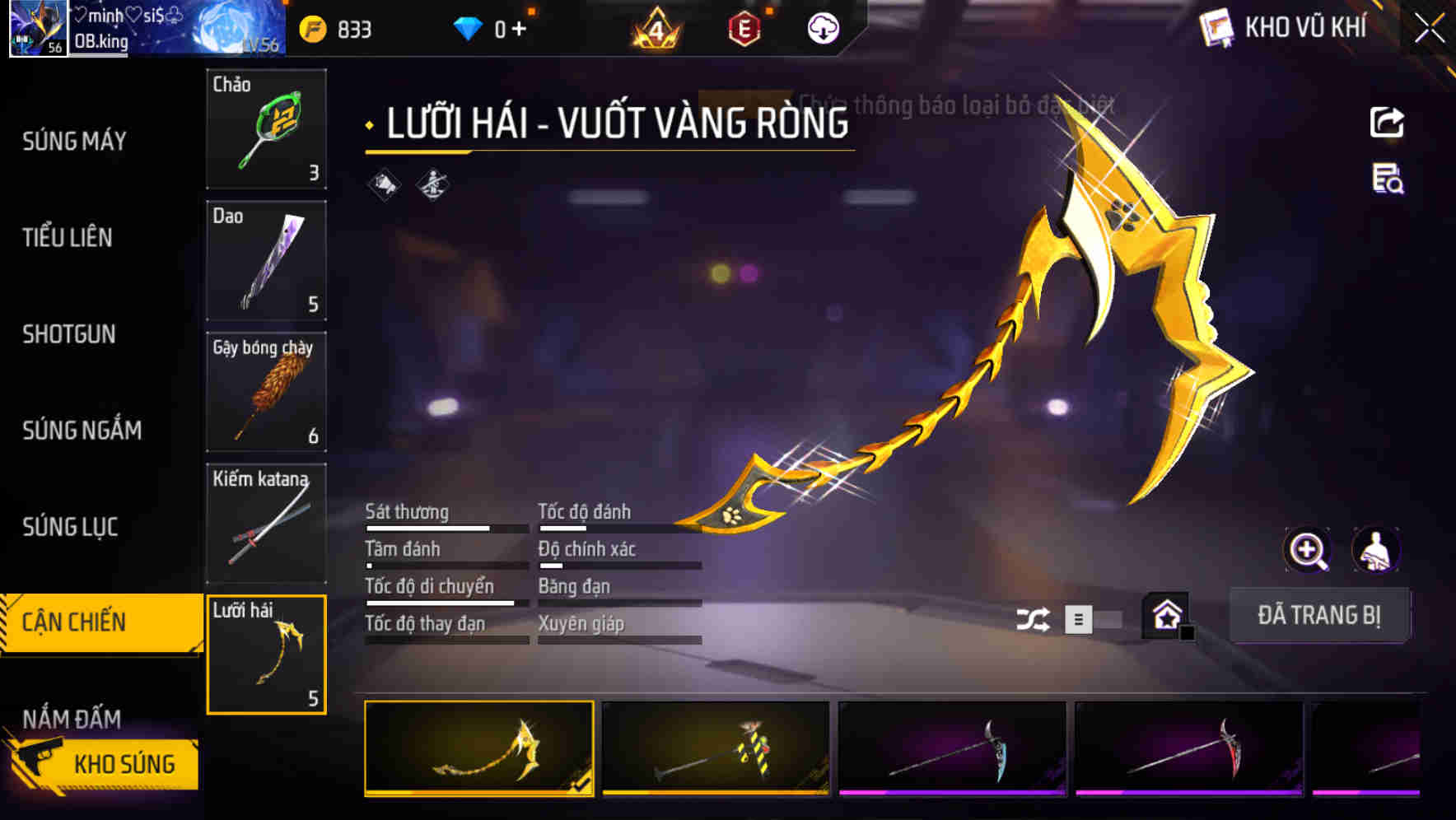The image size is (1456, 820).
Task: Open the home-star showcase icon
Action: (1165, 615)
